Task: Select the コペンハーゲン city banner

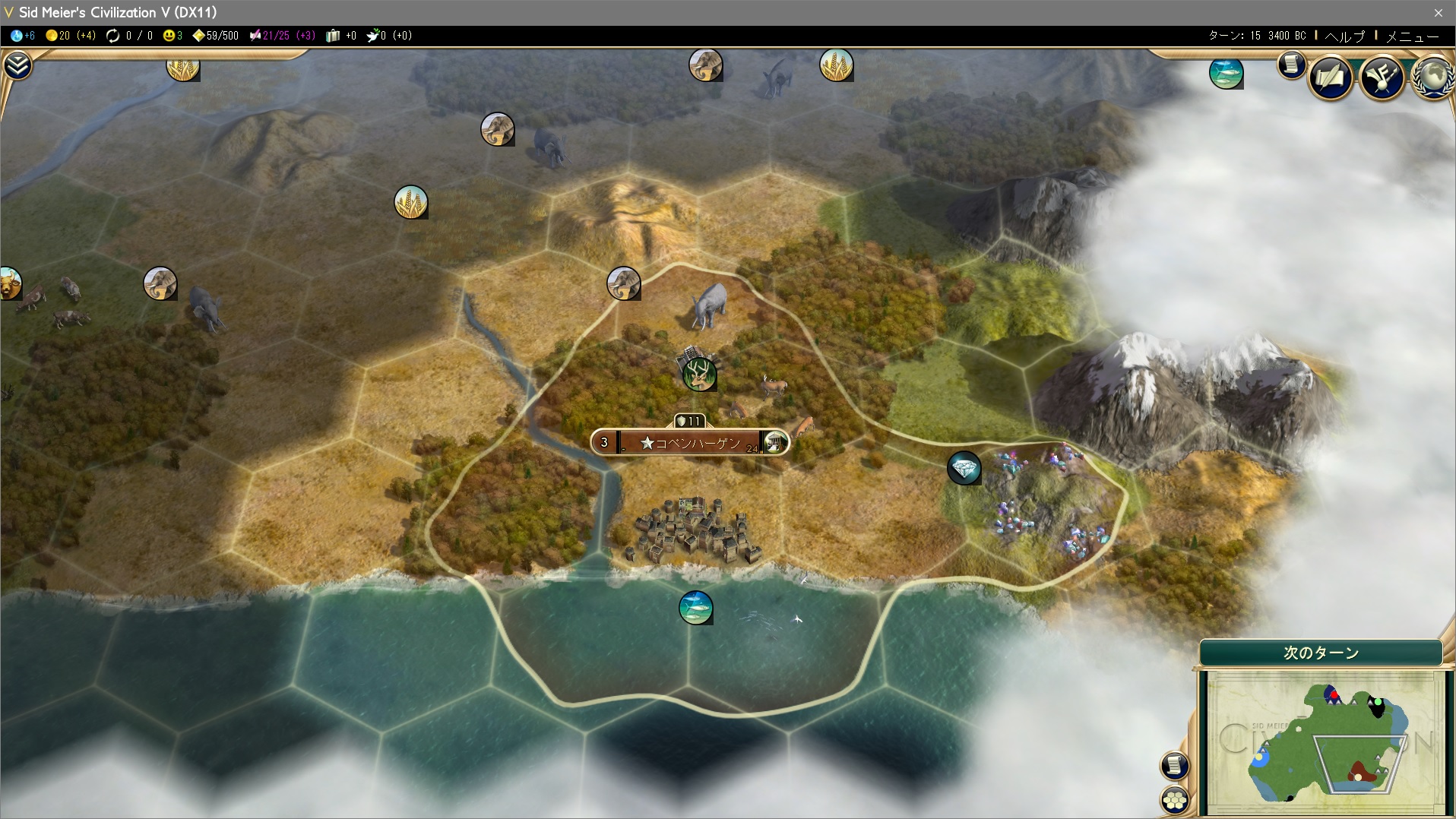Action: click(690, 443)
